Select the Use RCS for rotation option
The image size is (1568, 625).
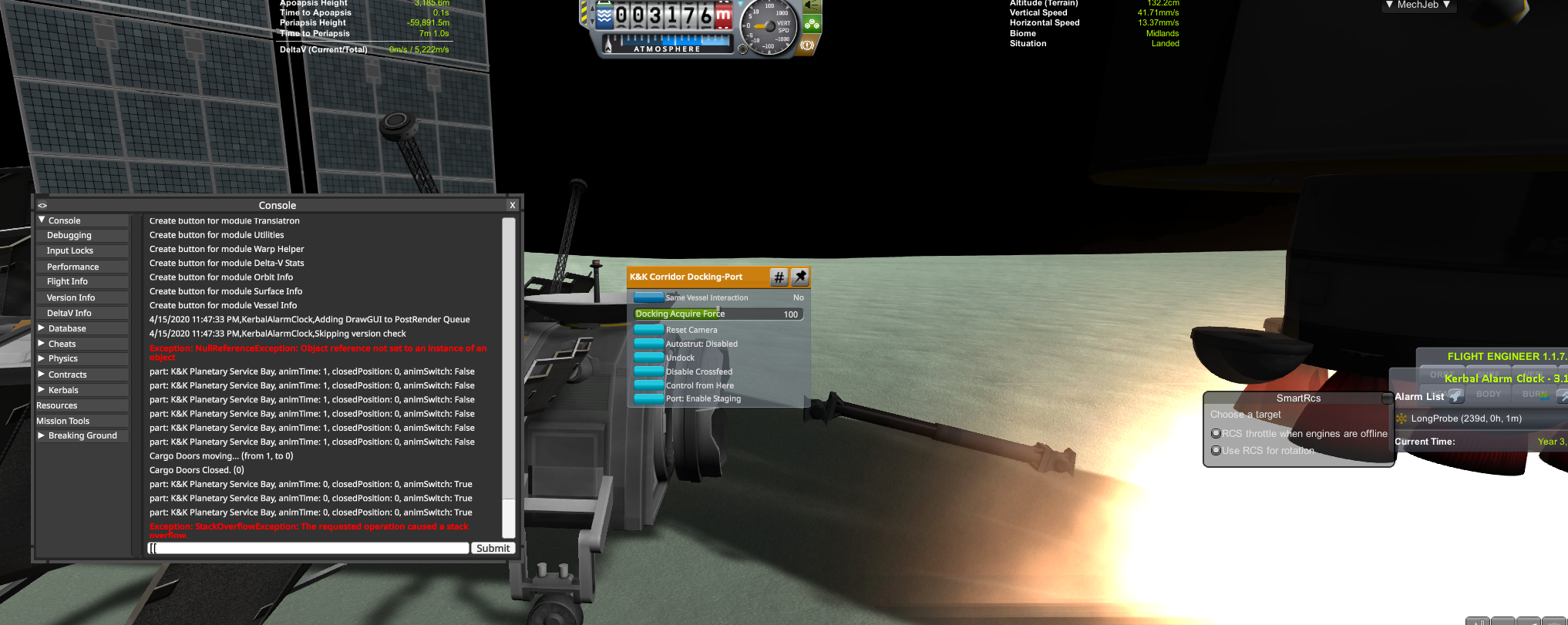click(1216, 450)
